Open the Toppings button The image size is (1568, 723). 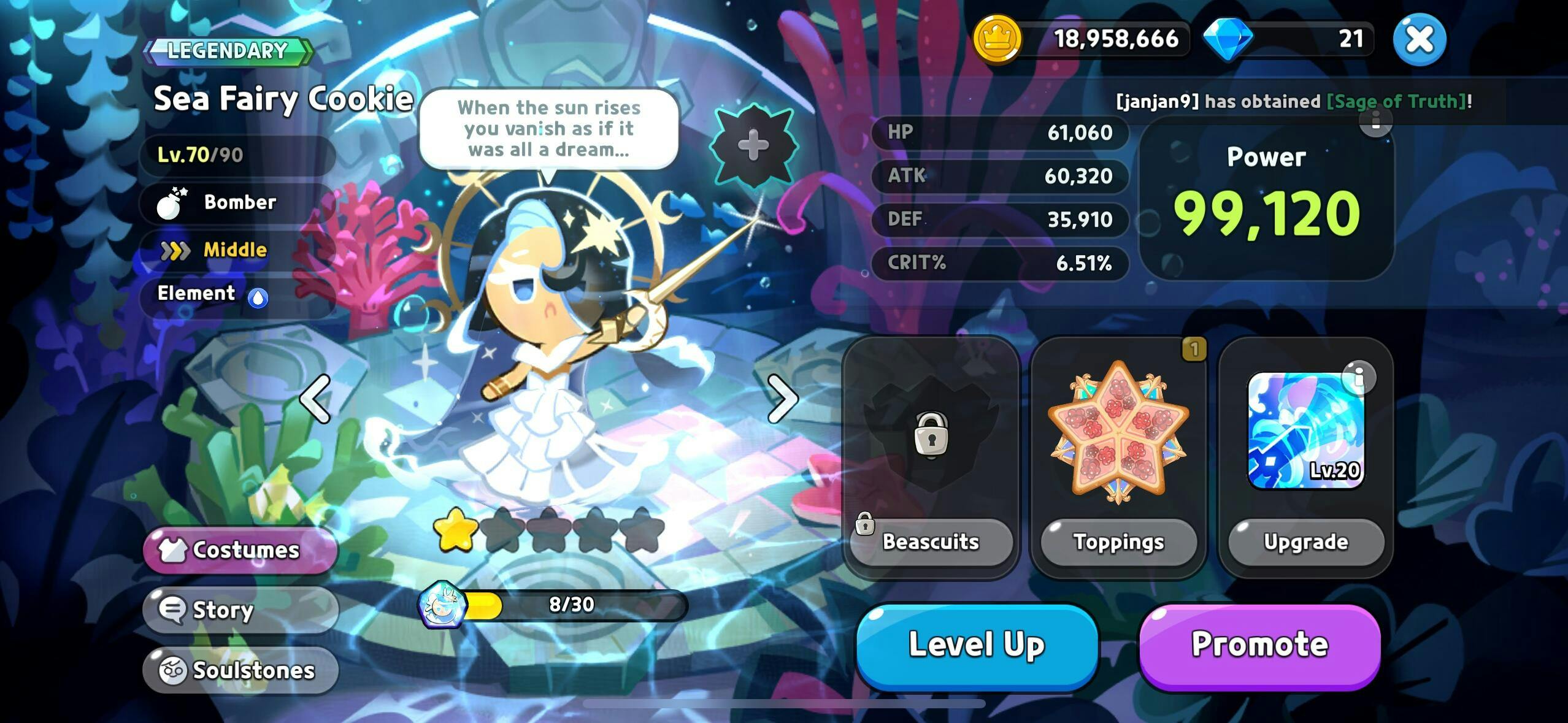pos(1118,542)
